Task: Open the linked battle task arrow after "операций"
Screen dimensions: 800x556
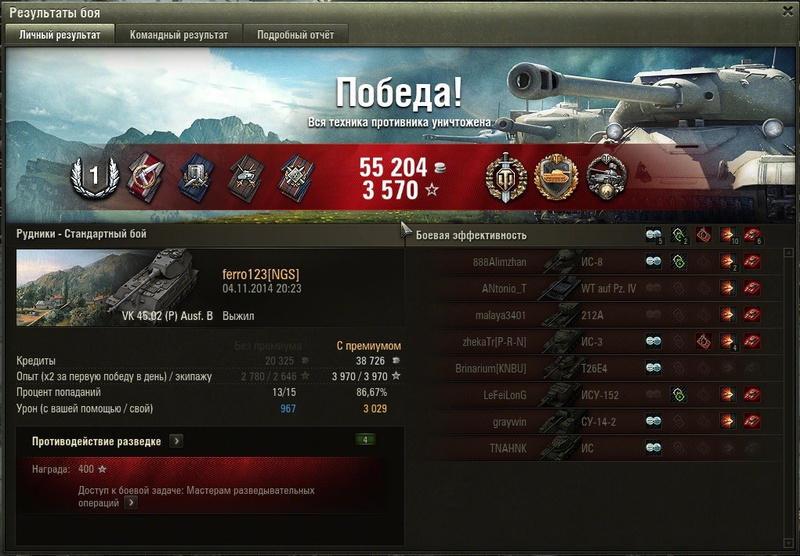Action: pyautogui.click(x=131, y=503)
